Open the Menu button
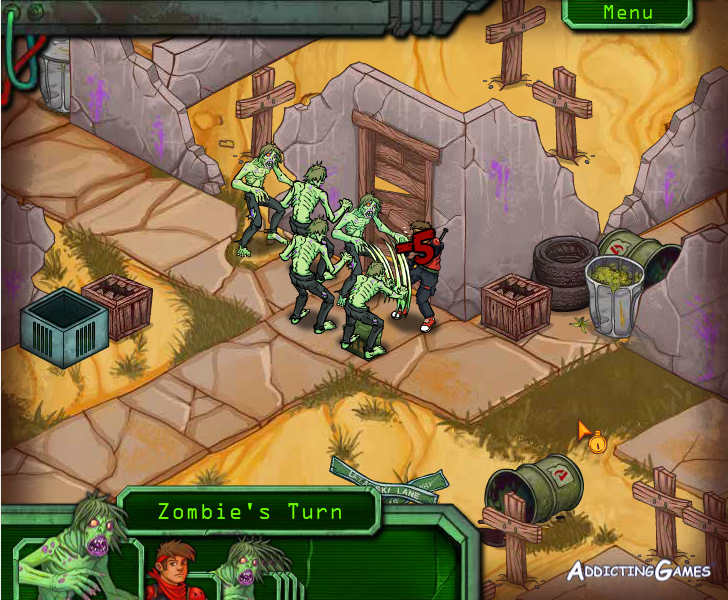 (627, 13)
